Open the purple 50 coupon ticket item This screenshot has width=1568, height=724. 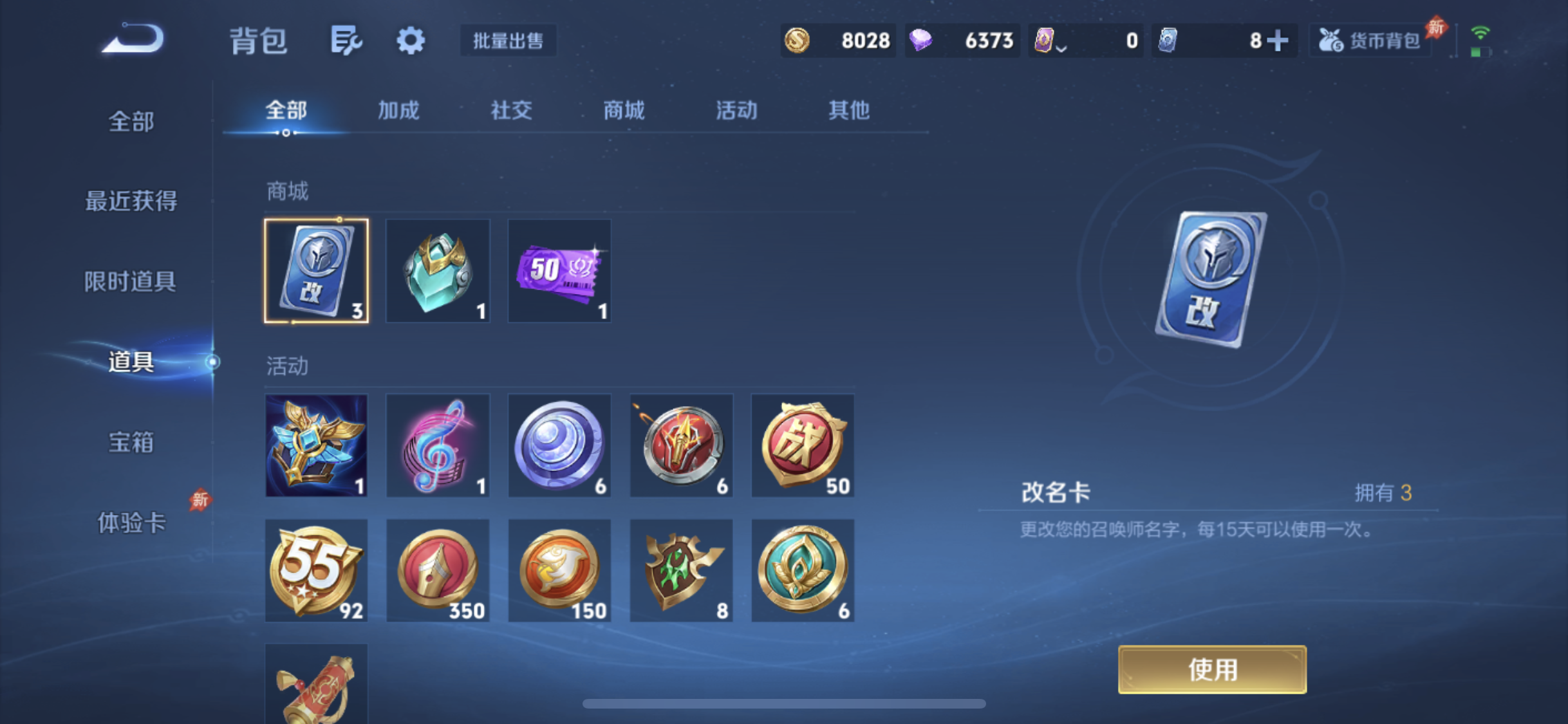[x=559, y=270]
